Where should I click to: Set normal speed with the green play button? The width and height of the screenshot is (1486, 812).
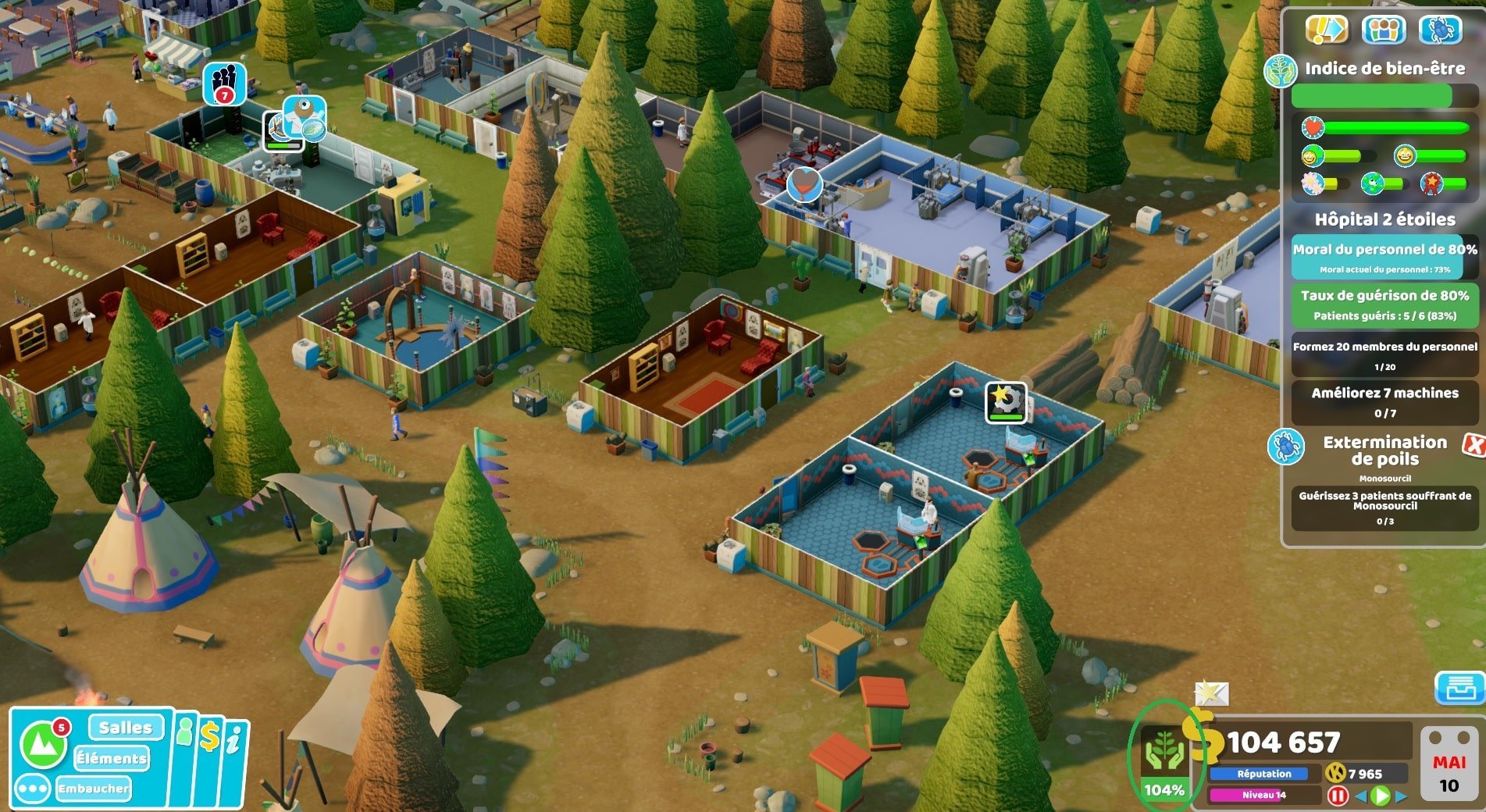pos(1381,796)
